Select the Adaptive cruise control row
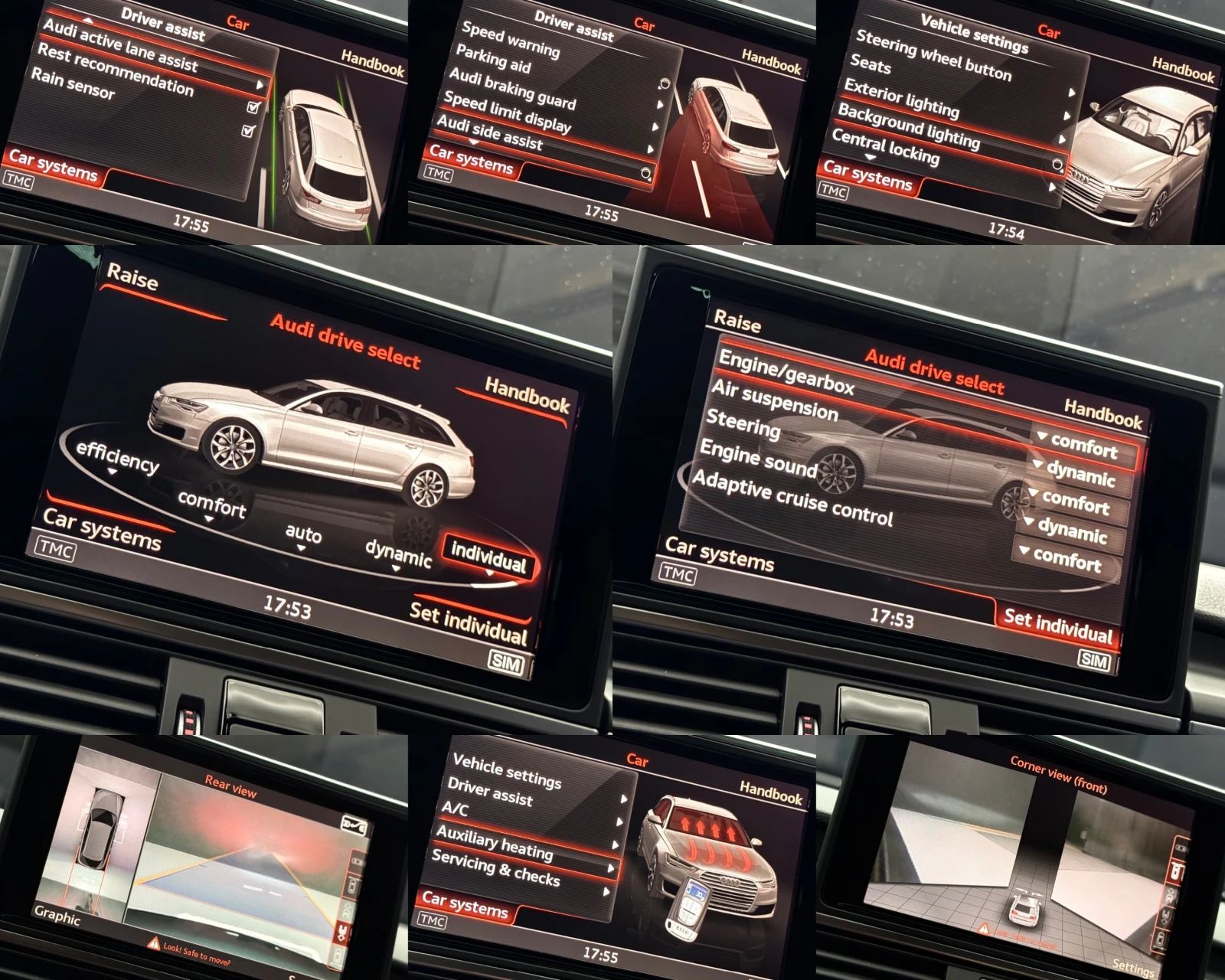The height and width of the screenshot is (980, 1225). pyautogui.click(x=792, y=498)
